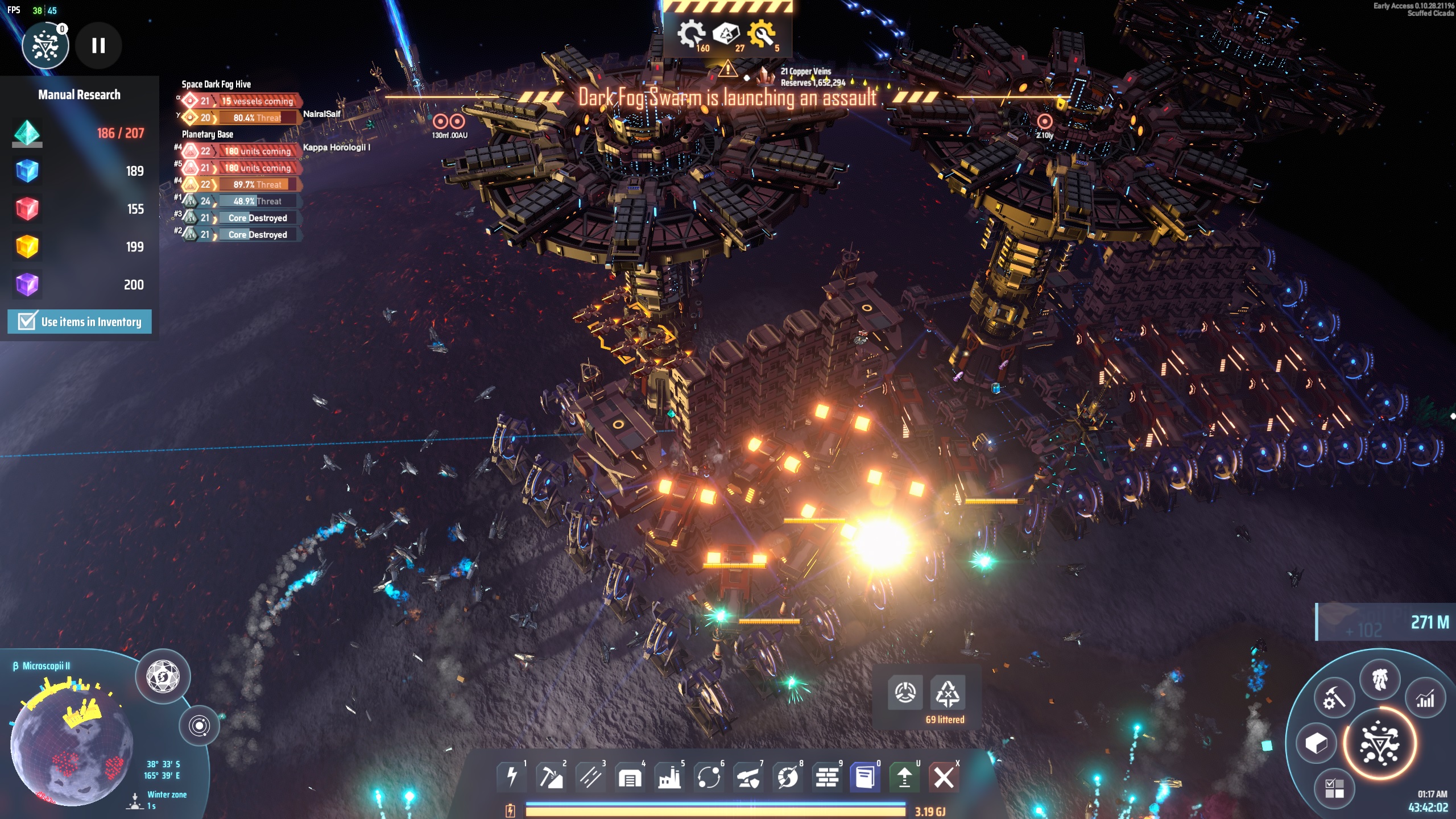
Task: Open the replicator hammer icon
Action: pyautogui.click(x=1334, y=699)
